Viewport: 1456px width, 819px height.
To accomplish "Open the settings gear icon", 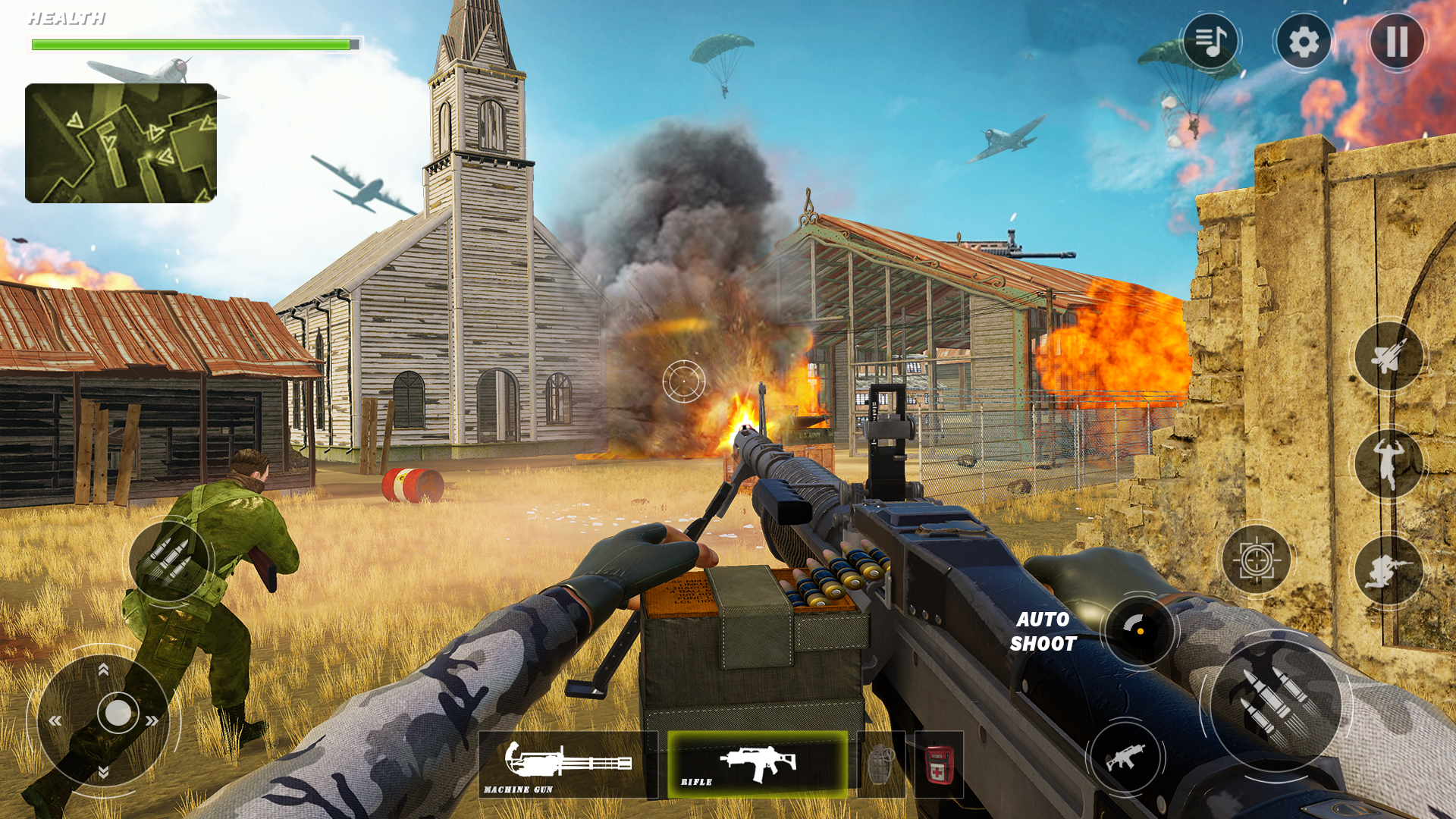I will [1303, 42].
